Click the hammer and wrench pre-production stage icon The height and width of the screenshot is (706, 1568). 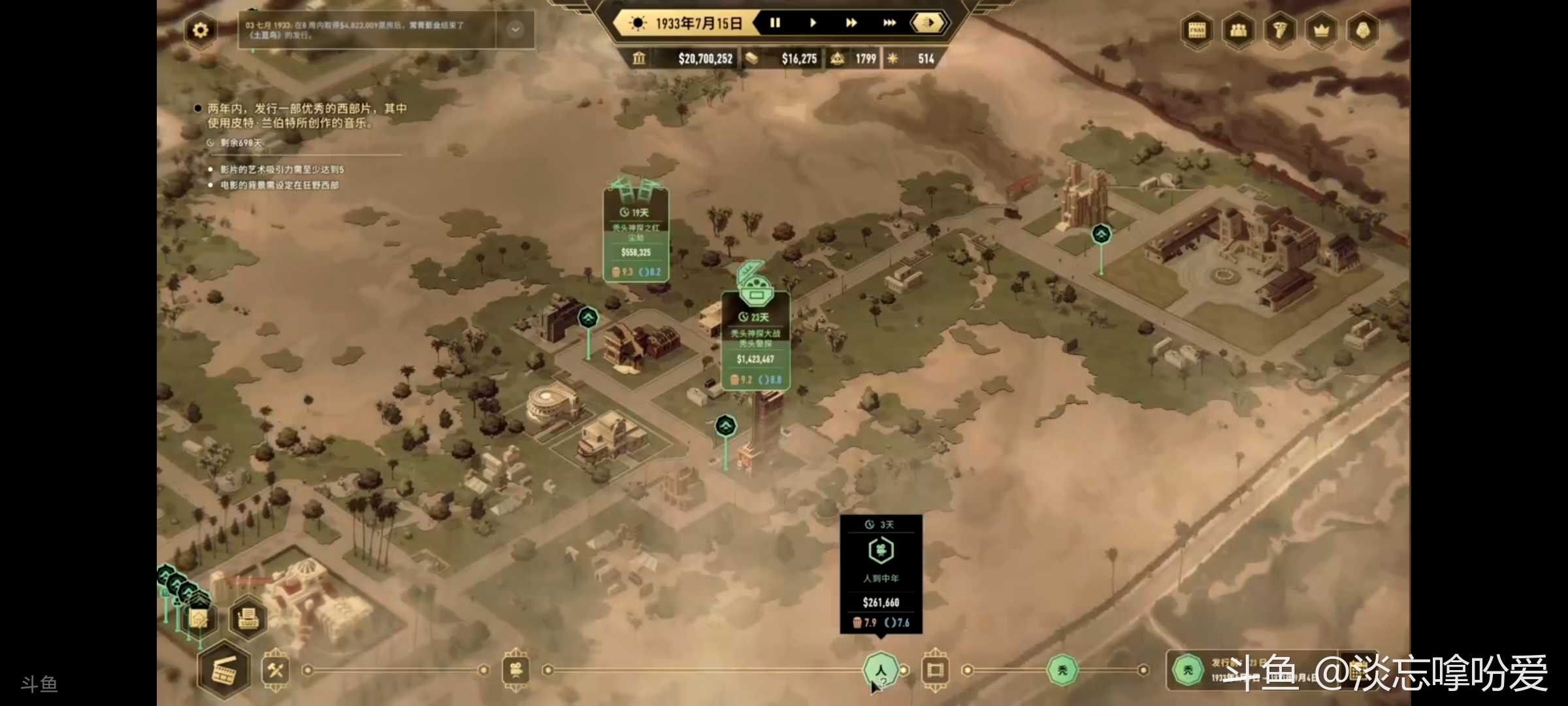coord(275,670)
